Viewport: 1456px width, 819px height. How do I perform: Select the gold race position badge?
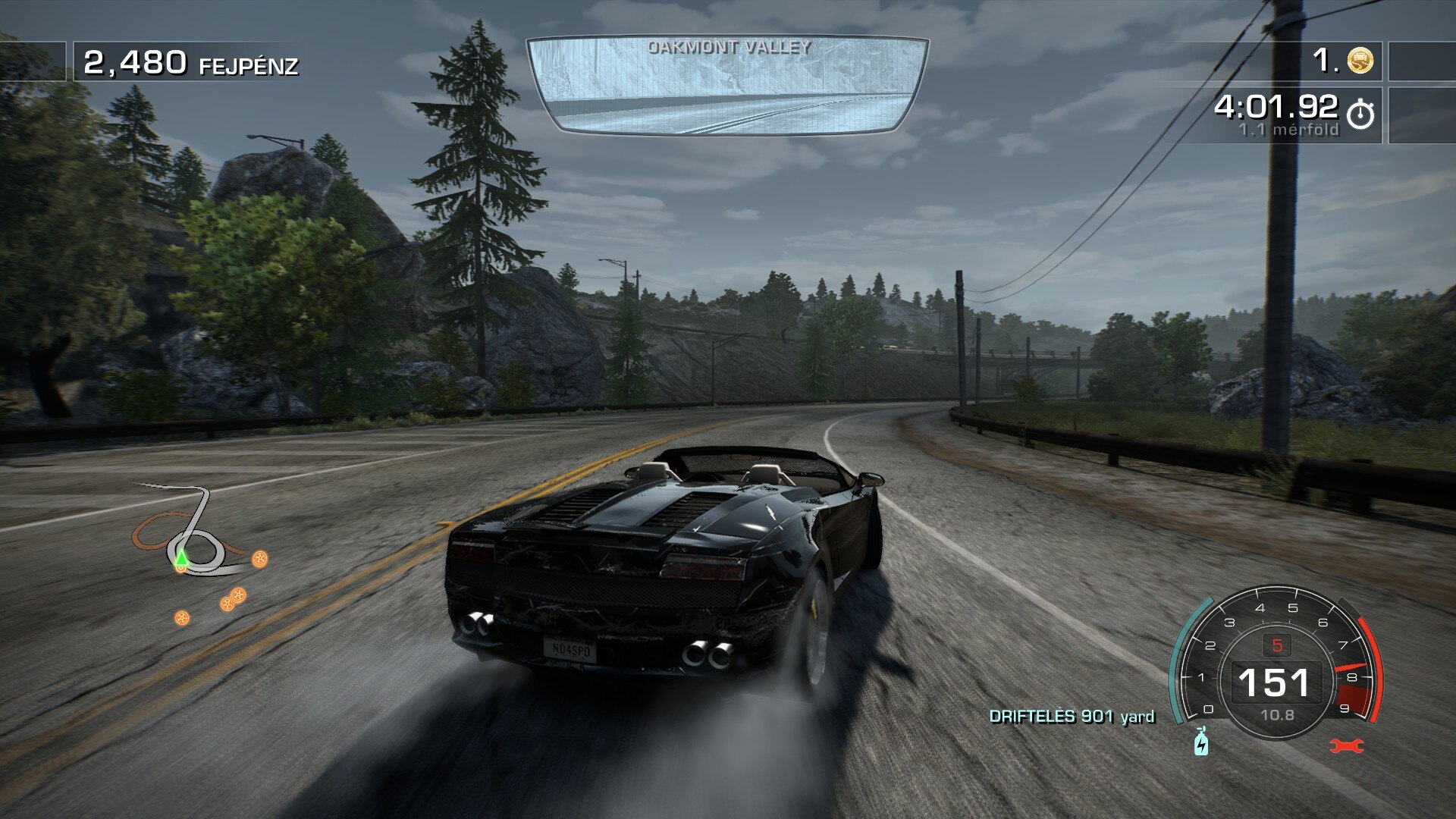(x=1360, y=60)
